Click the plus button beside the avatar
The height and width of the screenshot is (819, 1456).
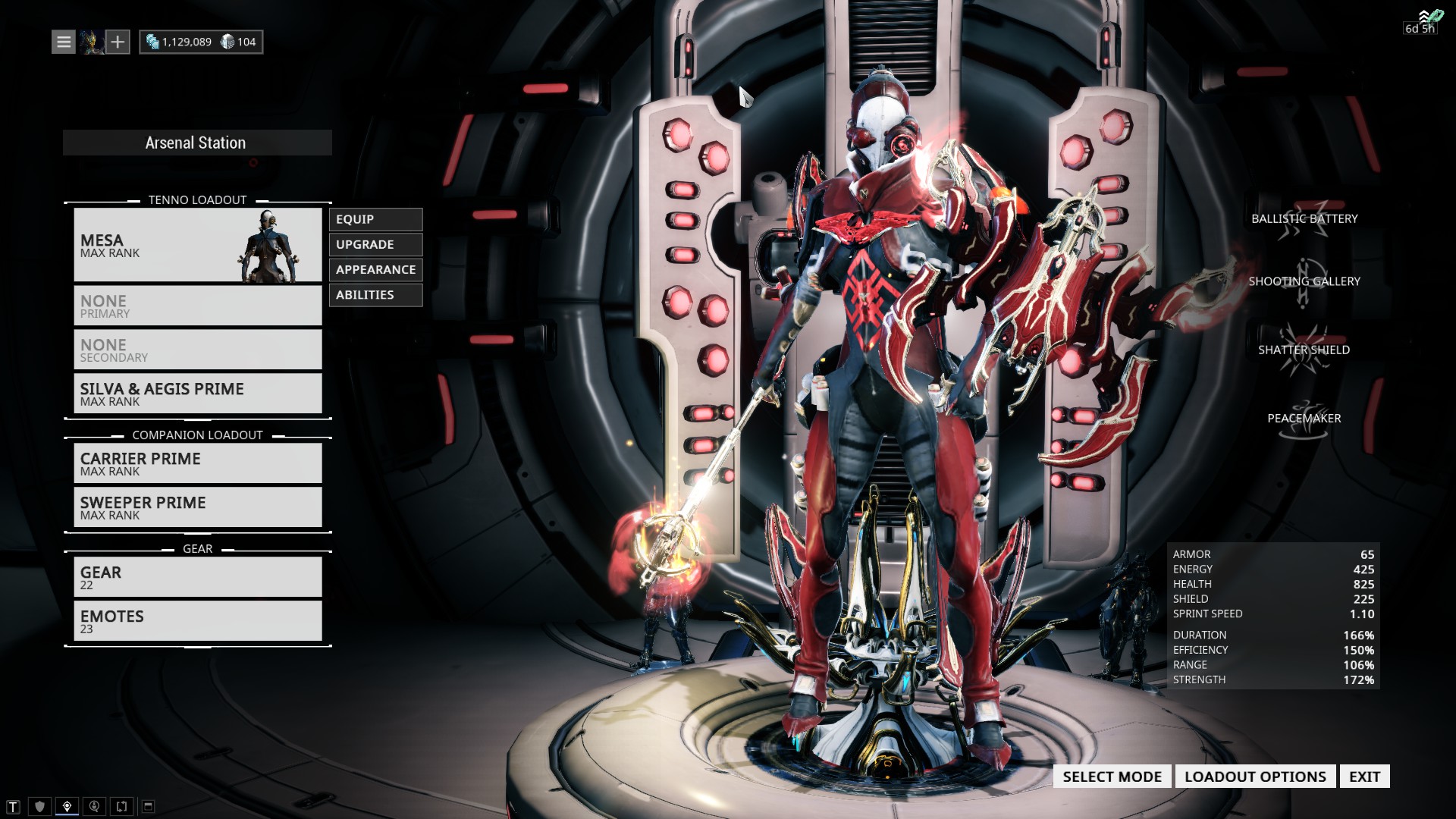[x=118, y=42]
